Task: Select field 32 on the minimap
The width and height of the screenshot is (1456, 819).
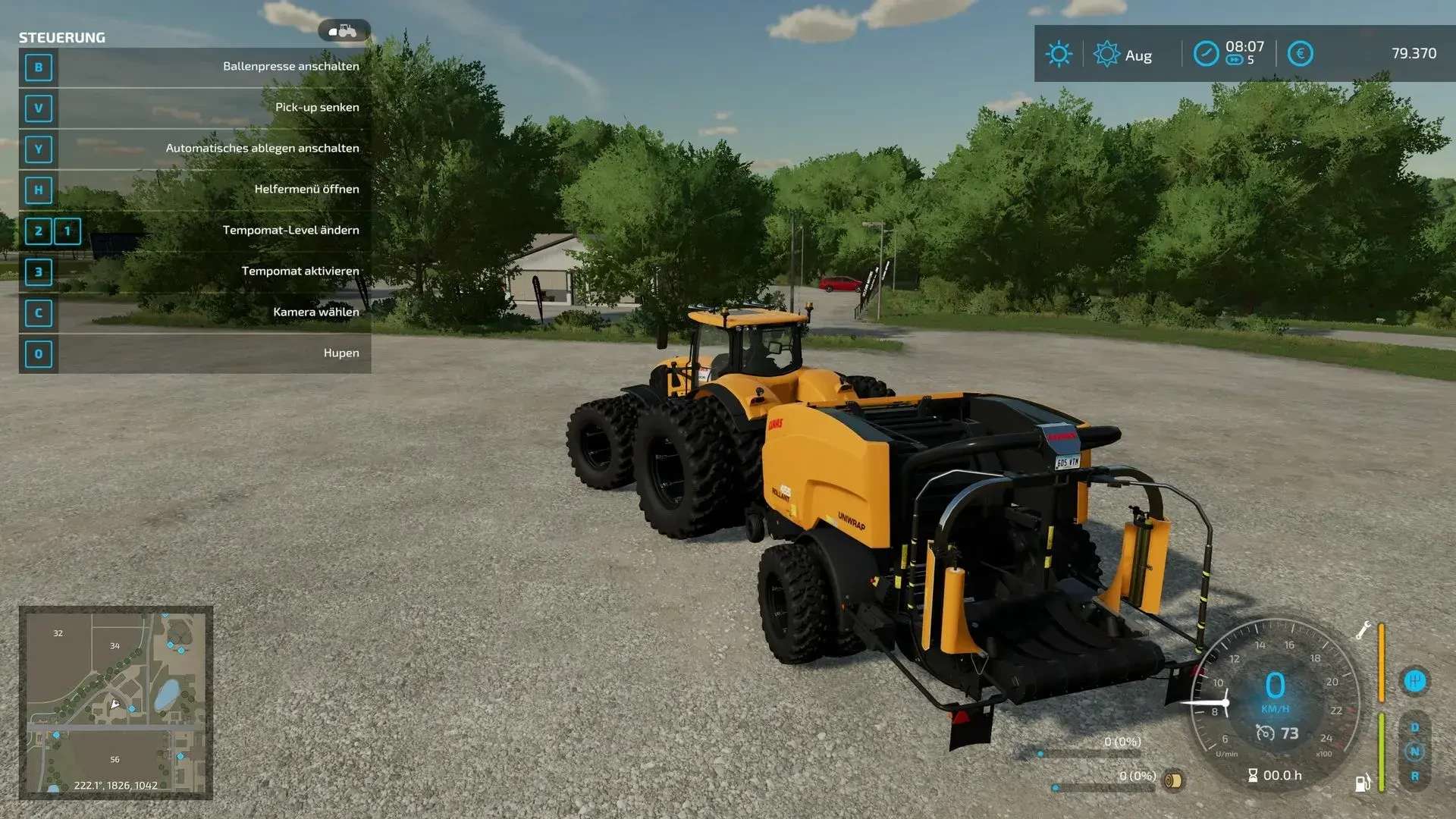Action: tap(58, 633)
